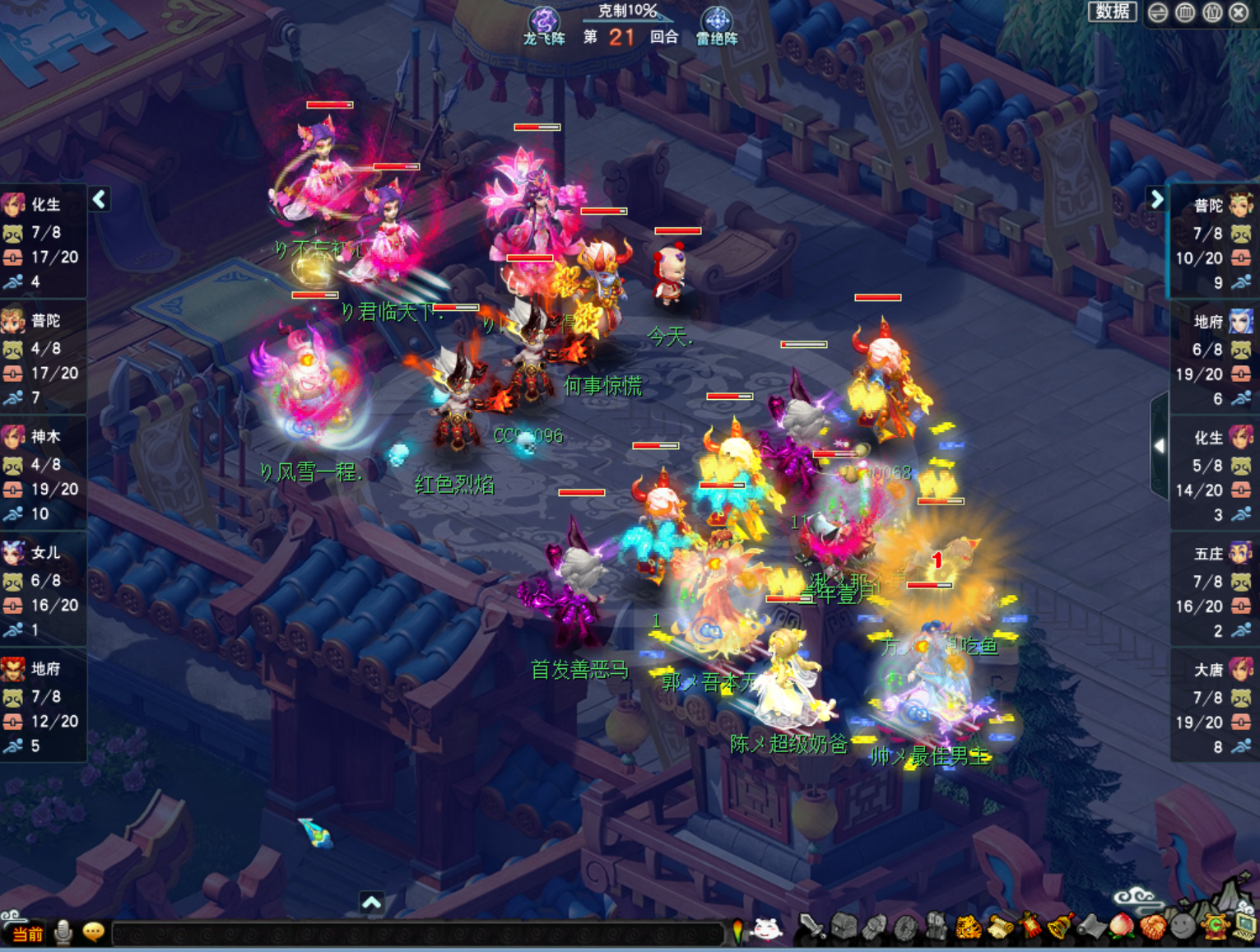Open the white bear emoji panel
Image resolution: width=1260 pixels, height=952 pixels.
click(x=767, y=929)
